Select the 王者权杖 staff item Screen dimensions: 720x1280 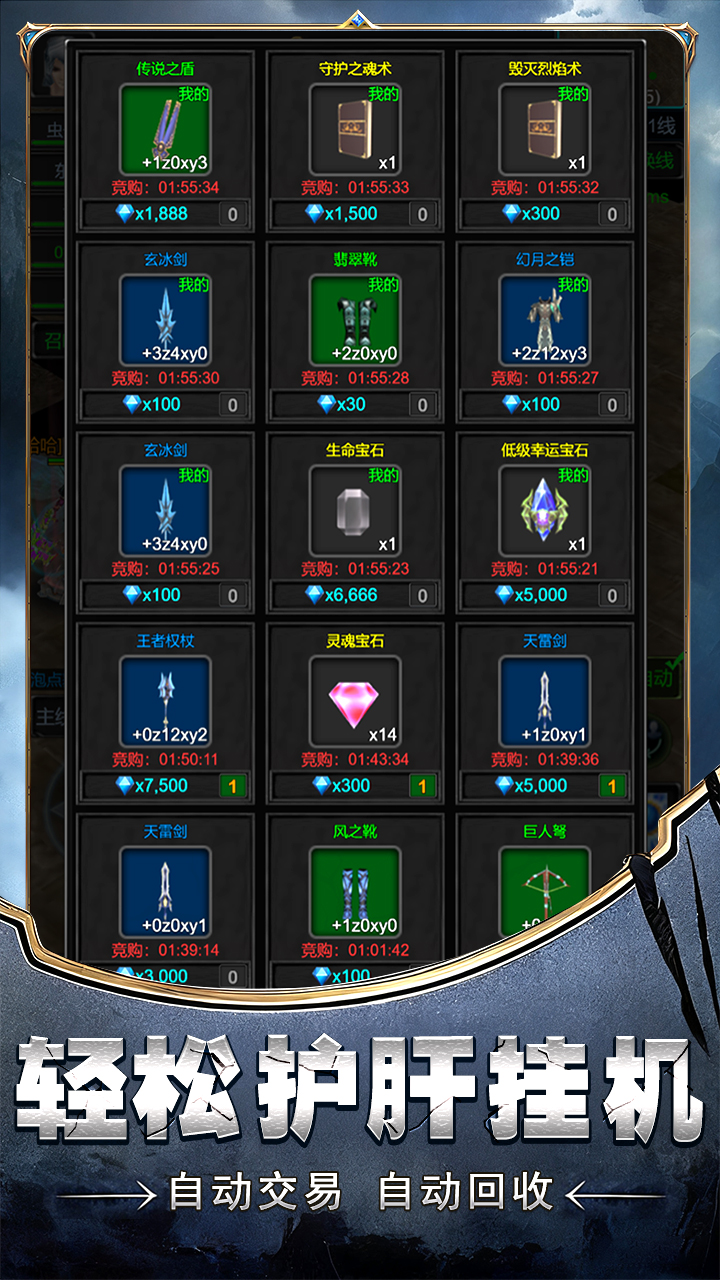[165, 702]
